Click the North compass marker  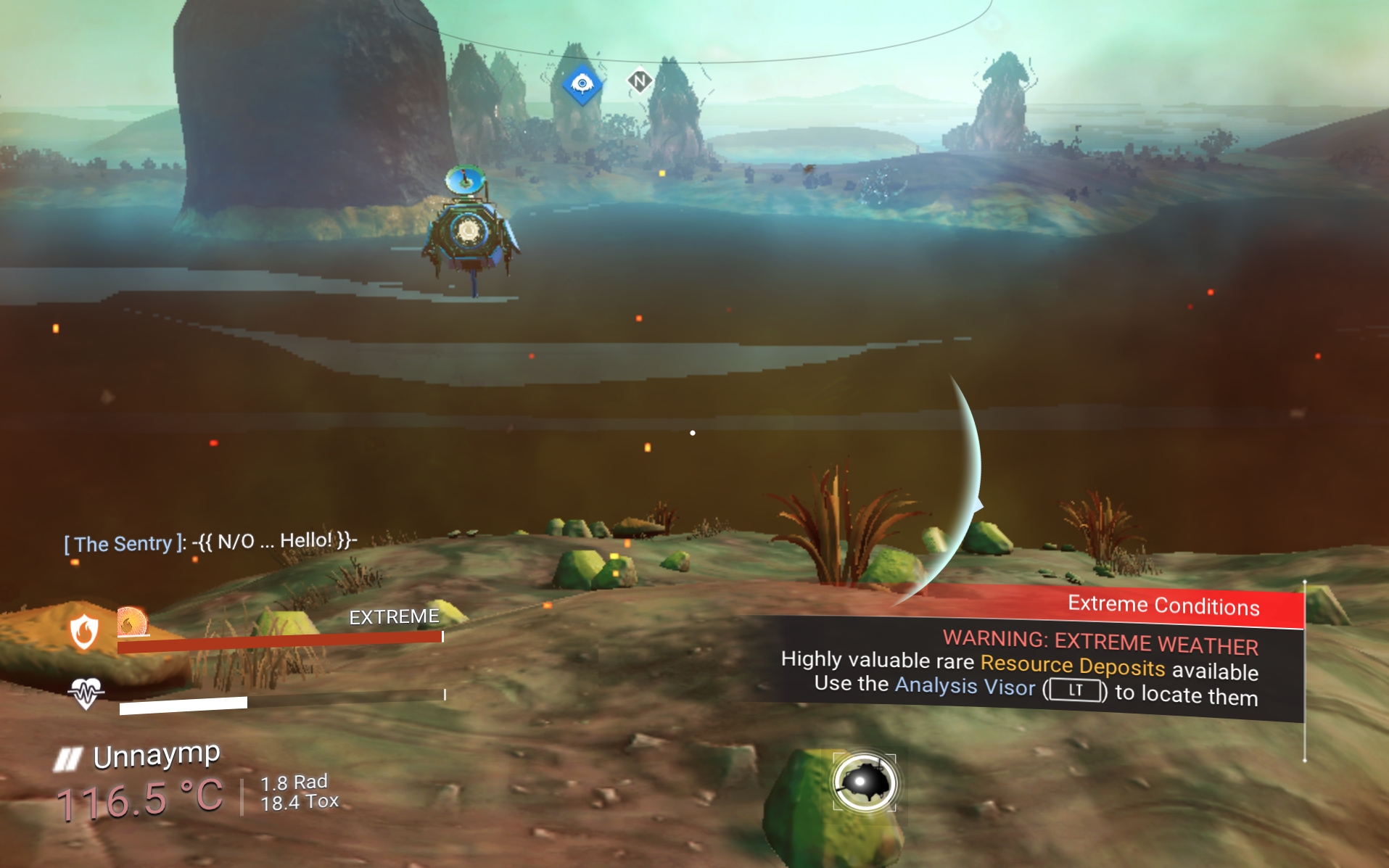coord(639,81)
